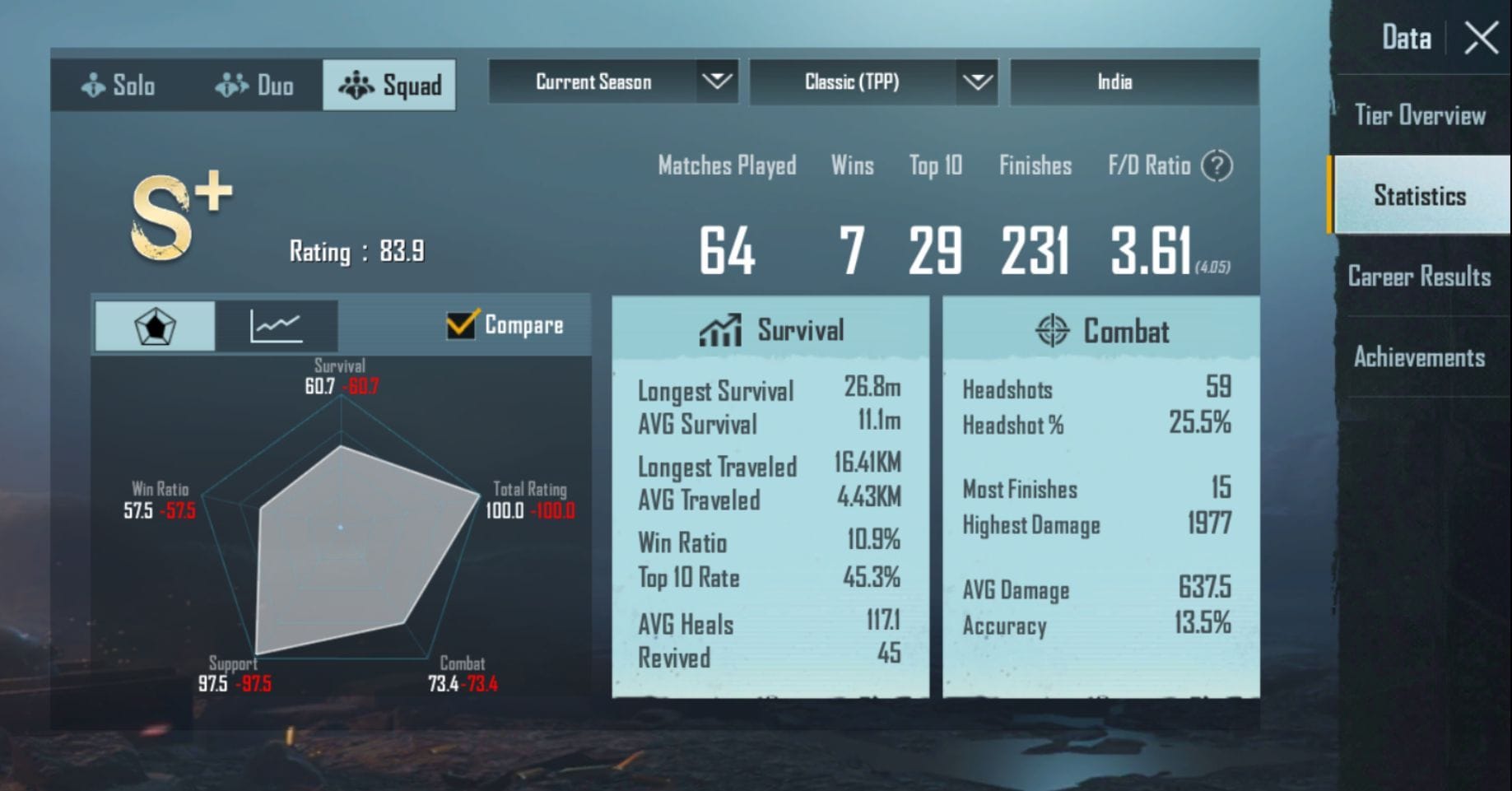This screenshot has width=1512, height=791.
Task: View Career Results
Action: (x=1418, y=277)
